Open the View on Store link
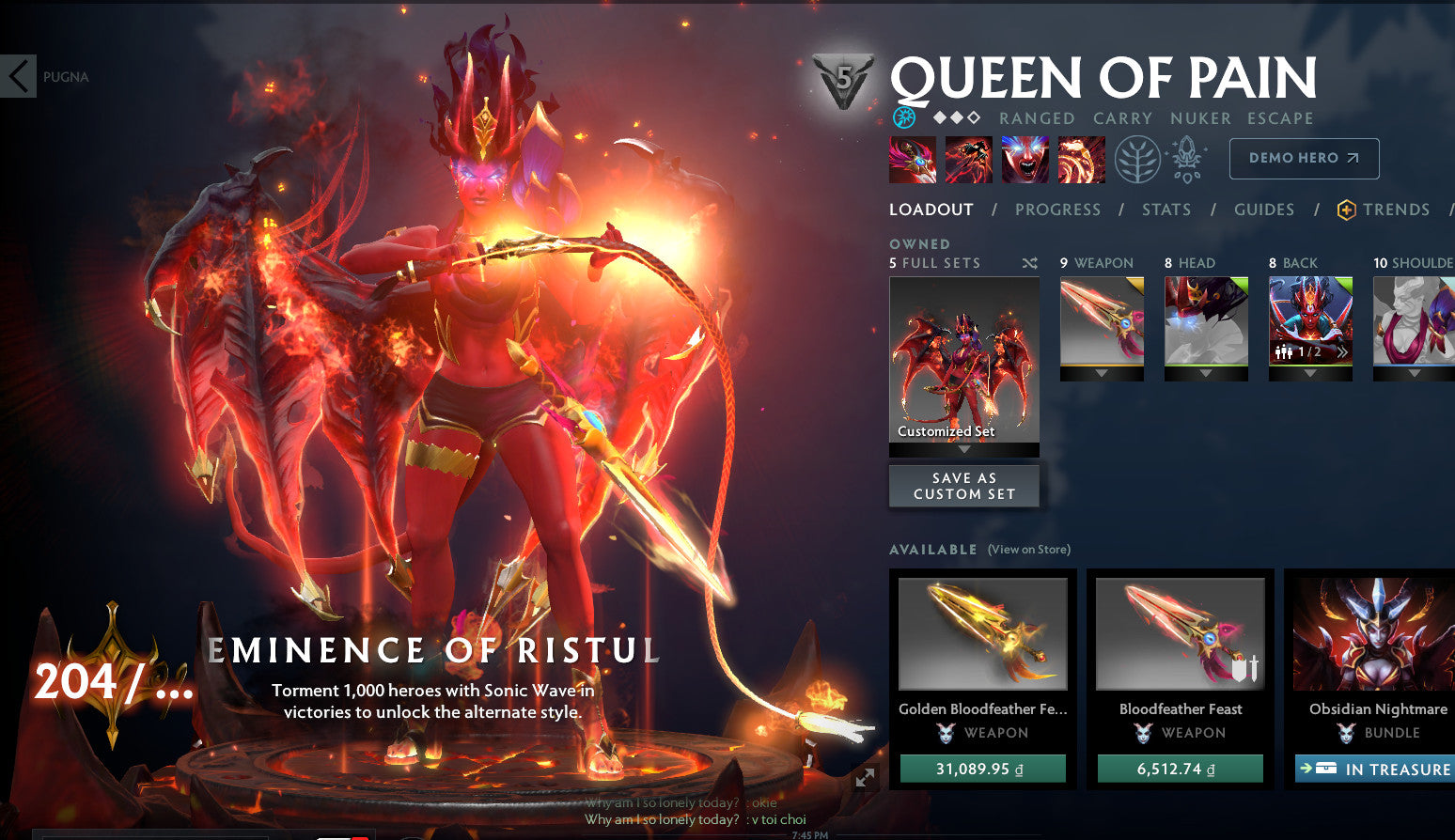 tap(1028, 549)
